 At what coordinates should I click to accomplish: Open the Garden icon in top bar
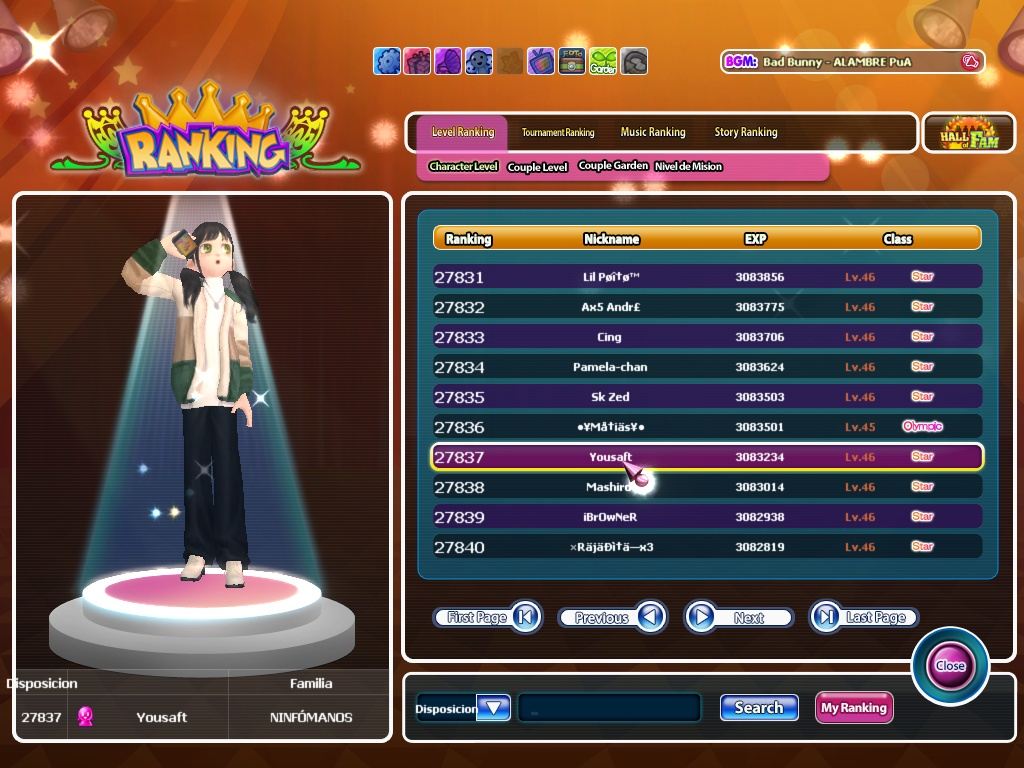(603, 61)
